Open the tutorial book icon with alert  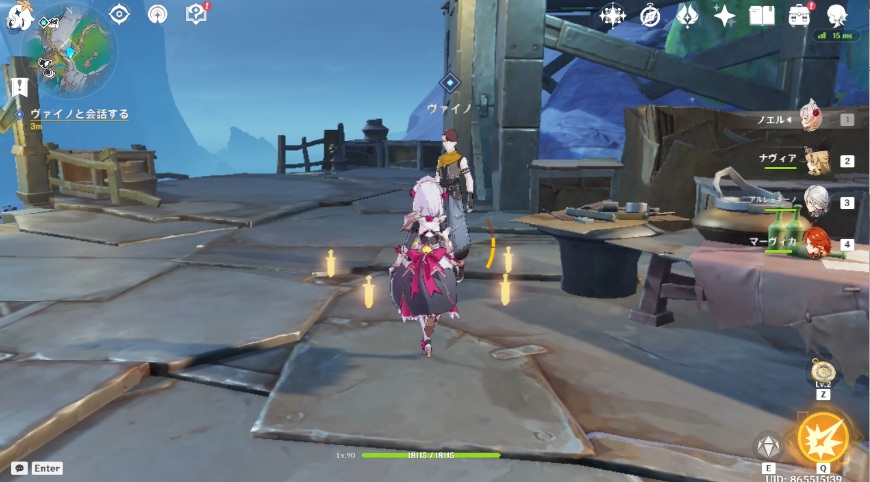[x=196, y=14]
